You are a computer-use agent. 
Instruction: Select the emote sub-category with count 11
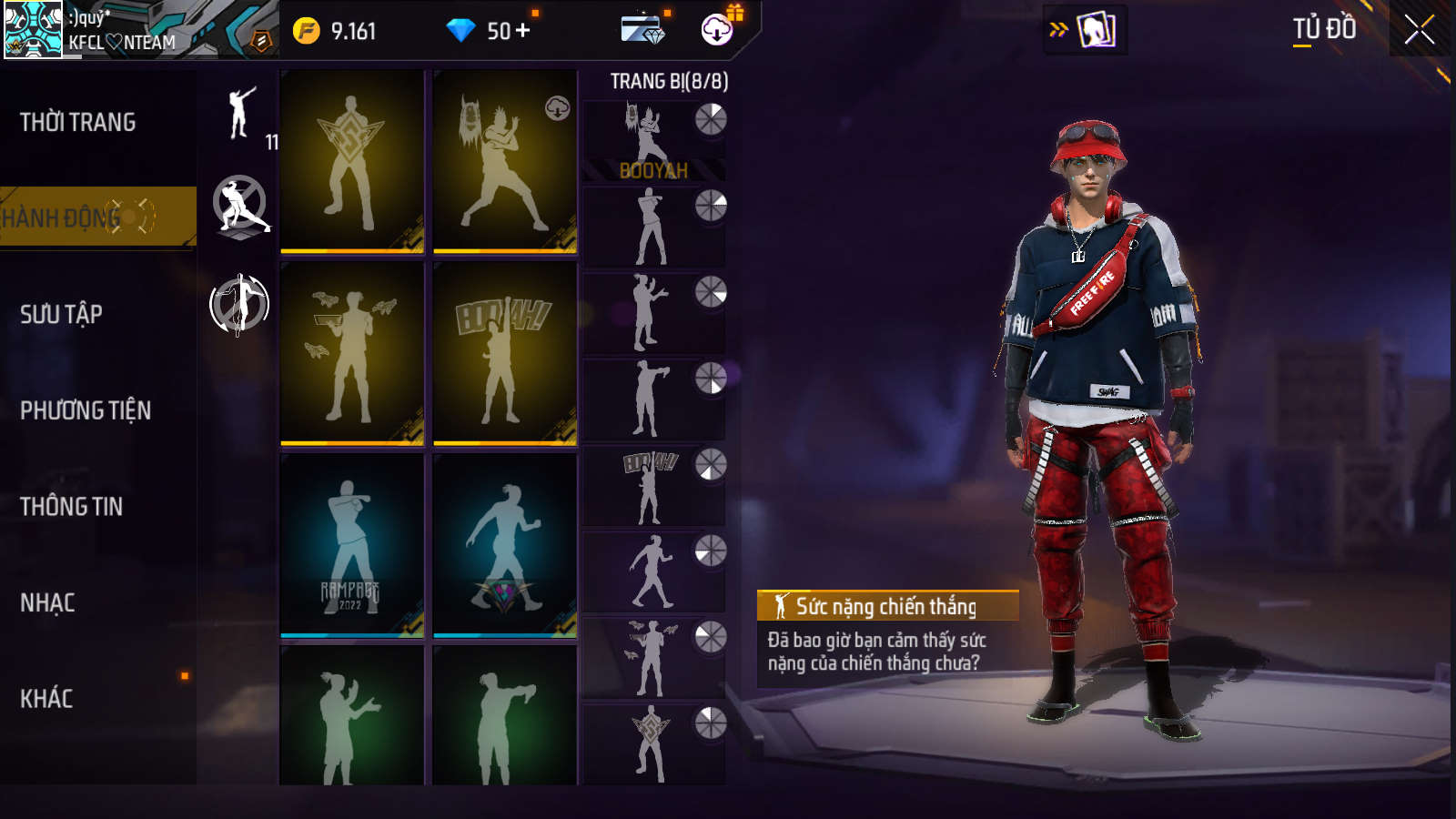[x=241, y=114]
